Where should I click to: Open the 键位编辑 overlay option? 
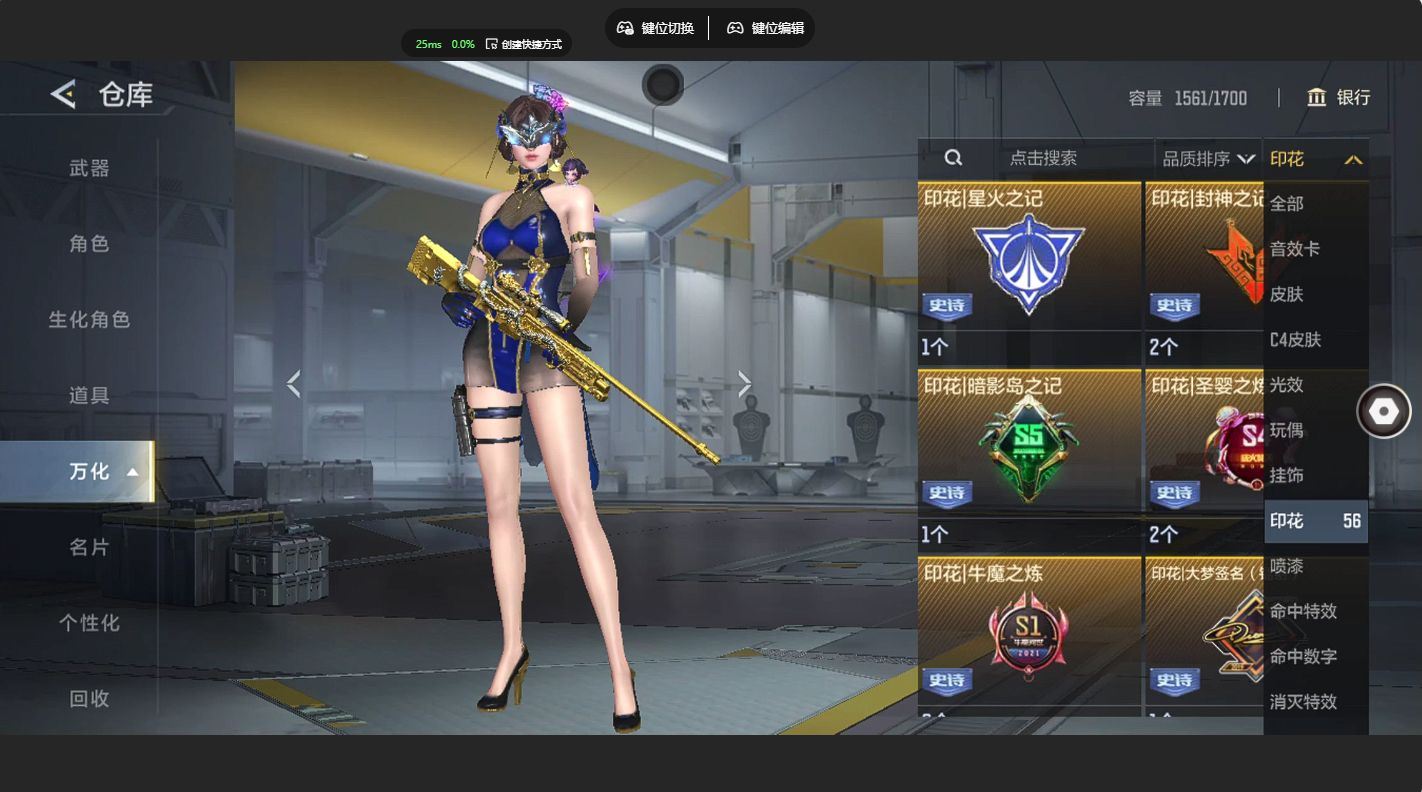tap(765, 28)
